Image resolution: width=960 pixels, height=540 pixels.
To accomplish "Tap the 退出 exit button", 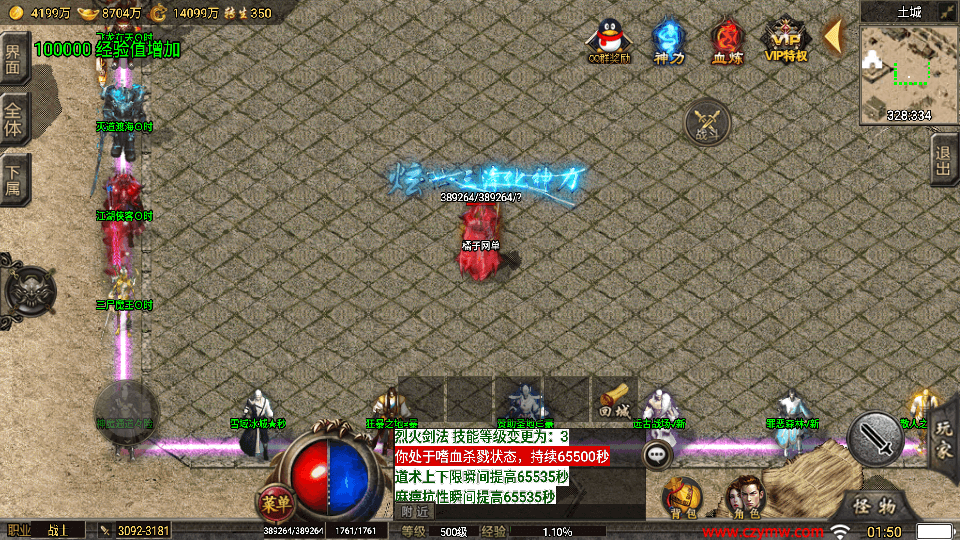I will click(x=943, y=160).
